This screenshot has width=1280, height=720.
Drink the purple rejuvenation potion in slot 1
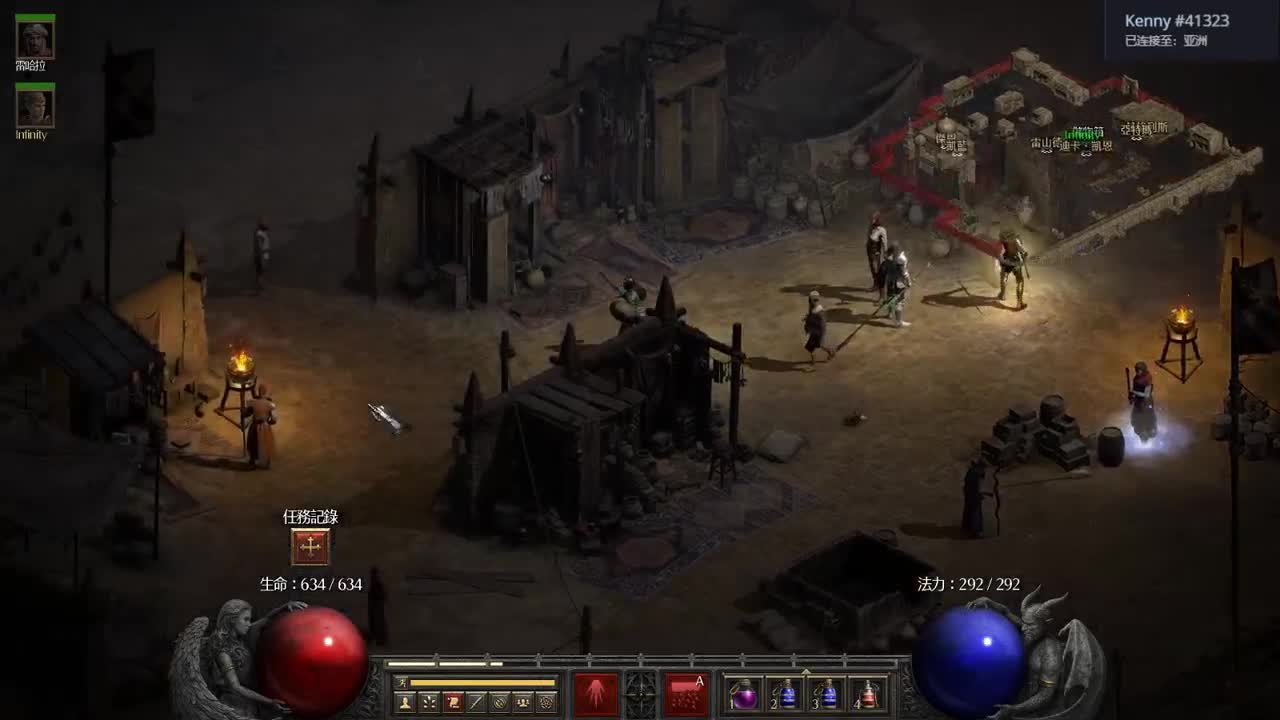point(744,694)
